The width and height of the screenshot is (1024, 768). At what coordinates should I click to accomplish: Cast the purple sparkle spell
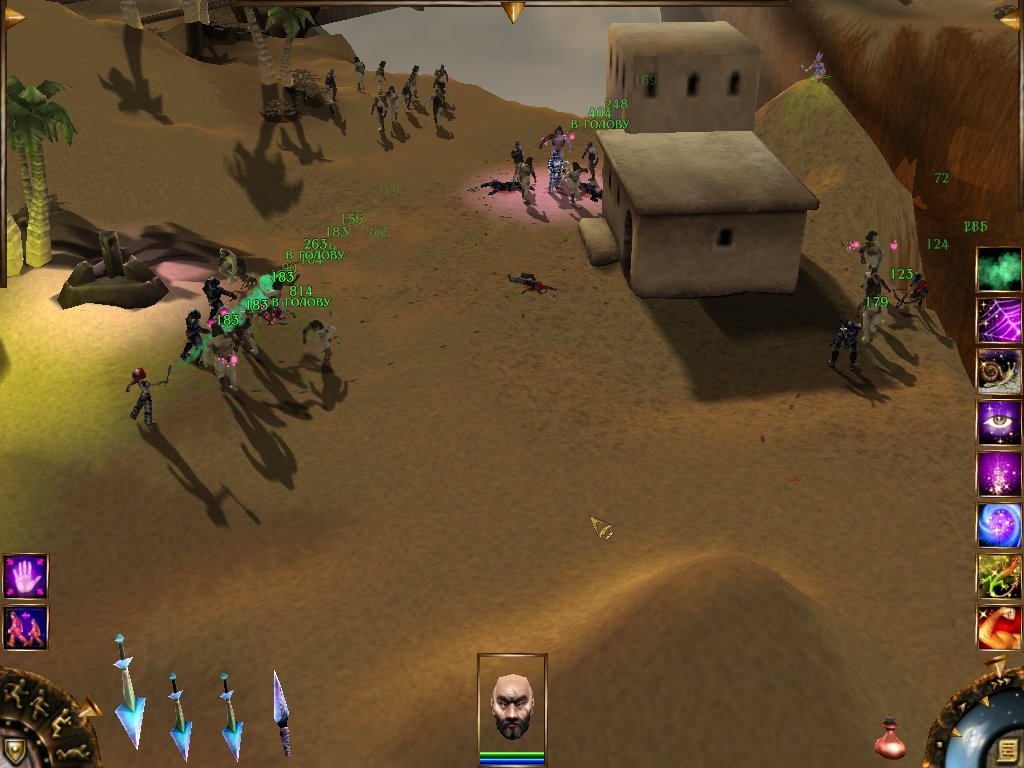click(999, 473)
